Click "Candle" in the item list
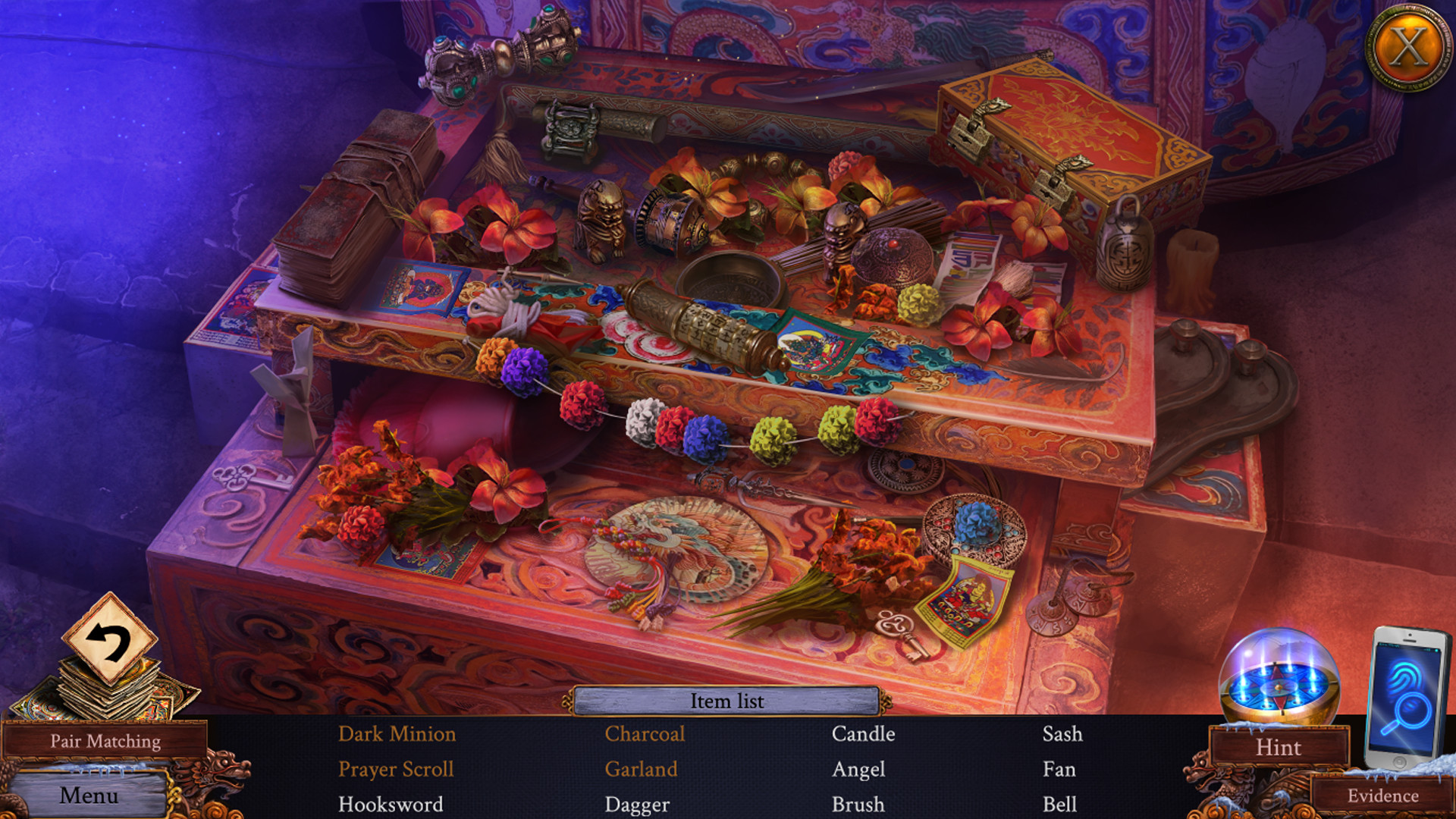The width and height of the screenshot is (1456, 819). 863,734
